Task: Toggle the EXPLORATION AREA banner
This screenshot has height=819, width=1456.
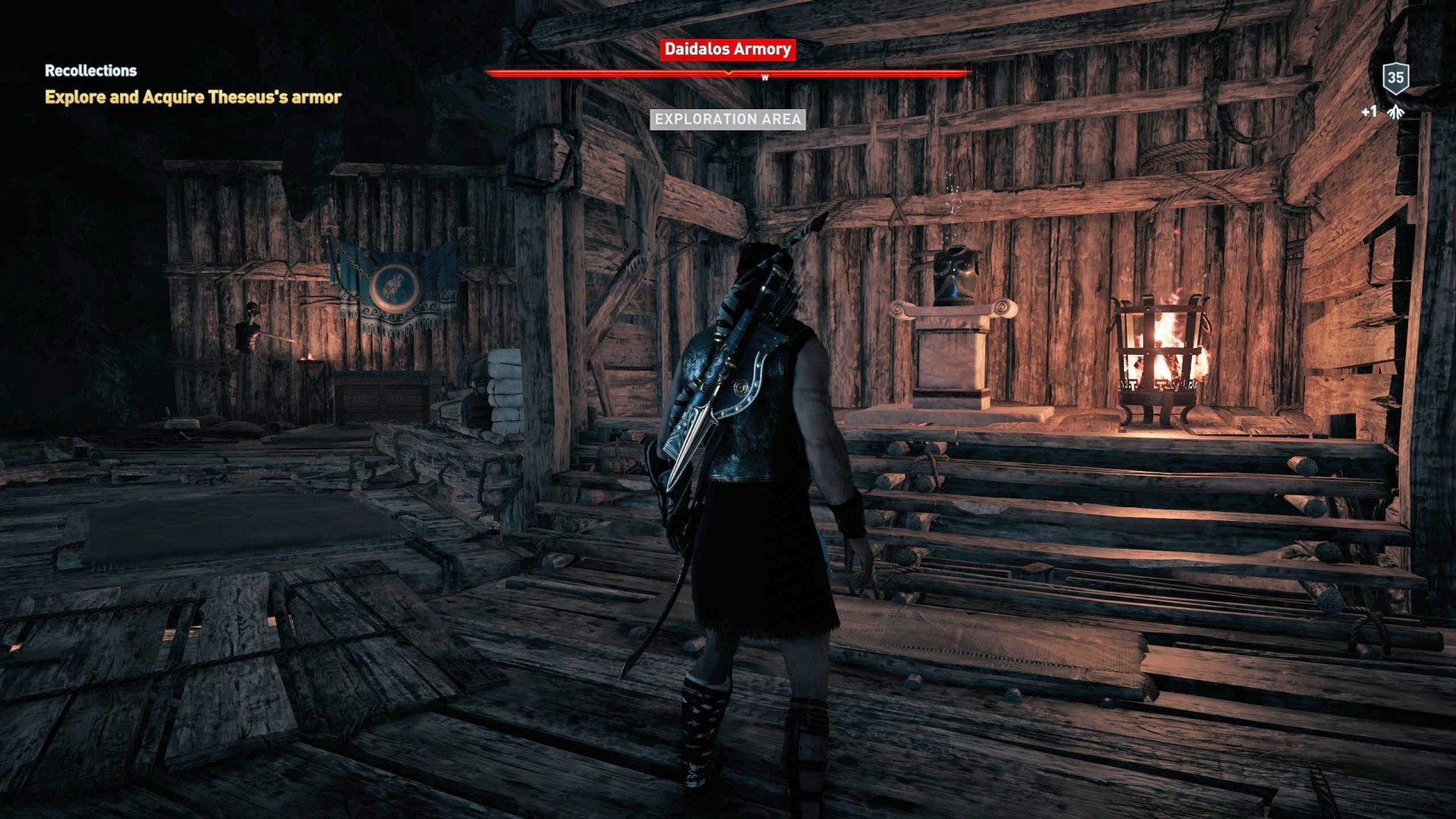Action: [728, 118]
